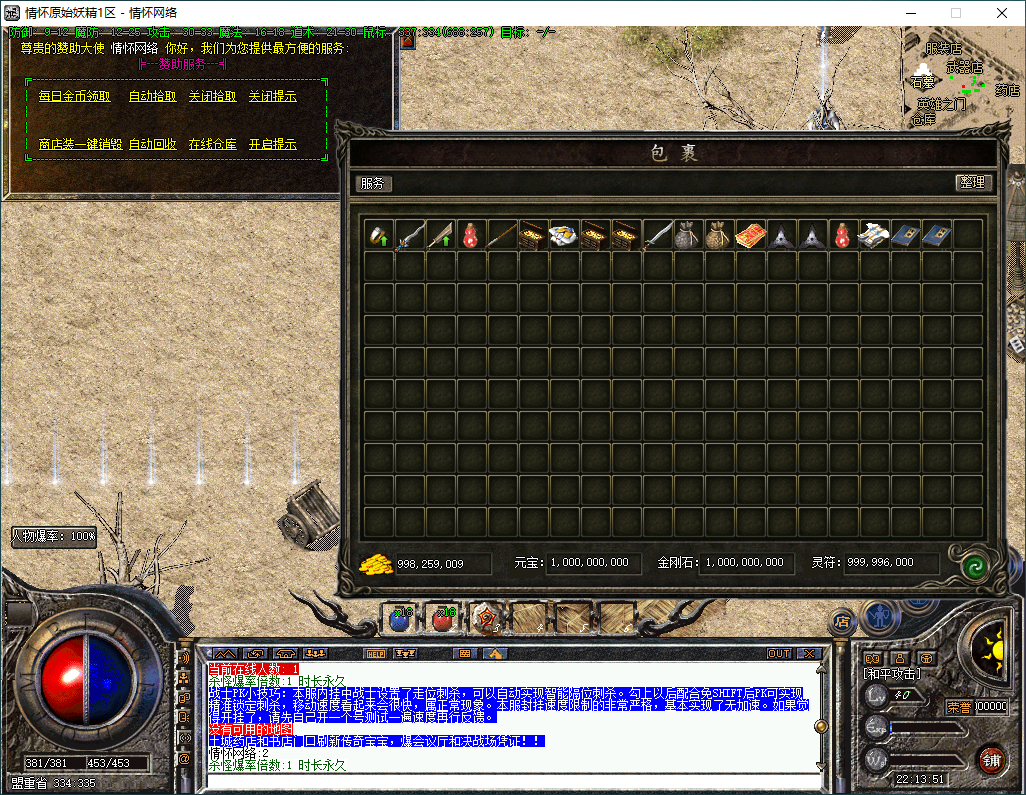Open the 在线仓库 online warehouse
Image resolution: width=1026 pixels, height=795 pixels.
pos(212,144)
